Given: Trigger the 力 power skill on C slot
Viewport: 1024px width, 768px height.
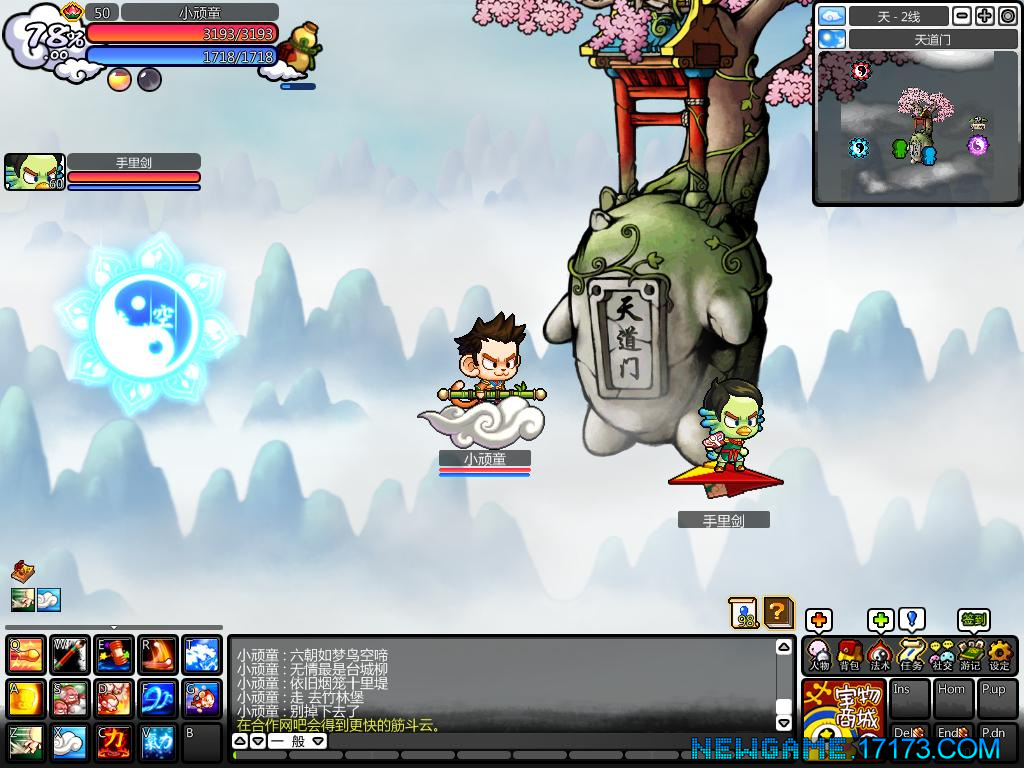Looking at the screenshot, I should (114, 743).
